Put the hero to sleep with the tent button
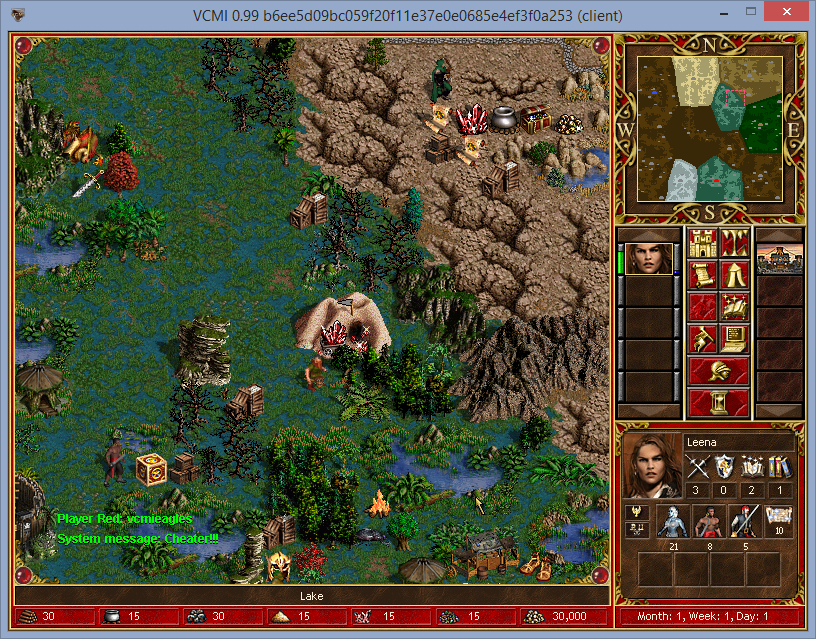Viewport: 816px width, 639px height. [734, 275]
